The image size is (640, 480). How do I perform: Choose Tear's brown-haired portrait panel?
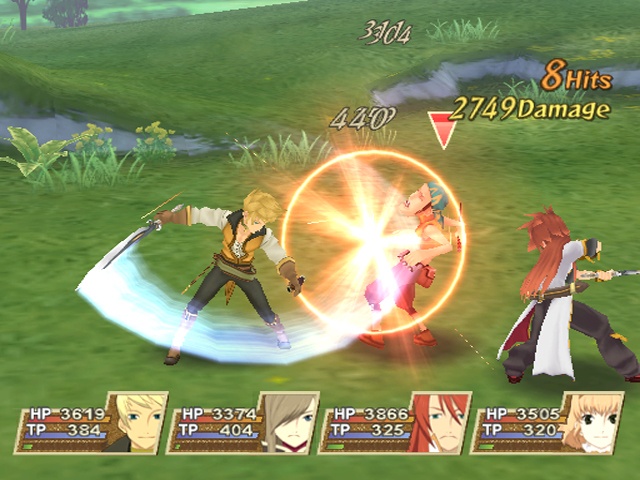[x=289, y=423]
